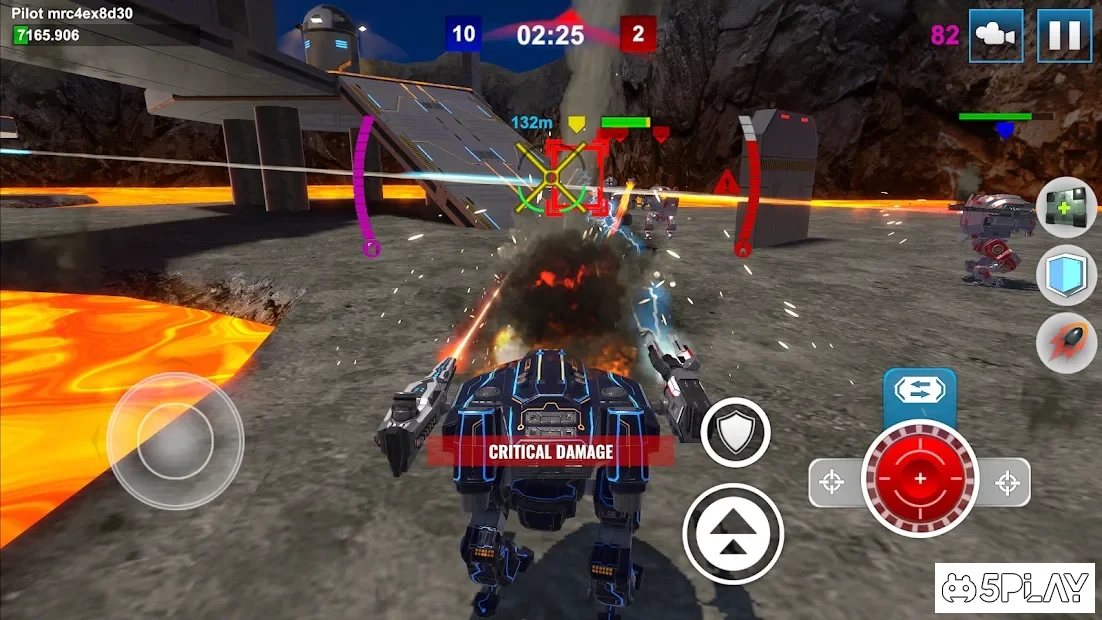This screenshot has height=620, width=1102.
Task: Click the blue swap arrows button
Action: pyautogui.click(x=919, y=390)
